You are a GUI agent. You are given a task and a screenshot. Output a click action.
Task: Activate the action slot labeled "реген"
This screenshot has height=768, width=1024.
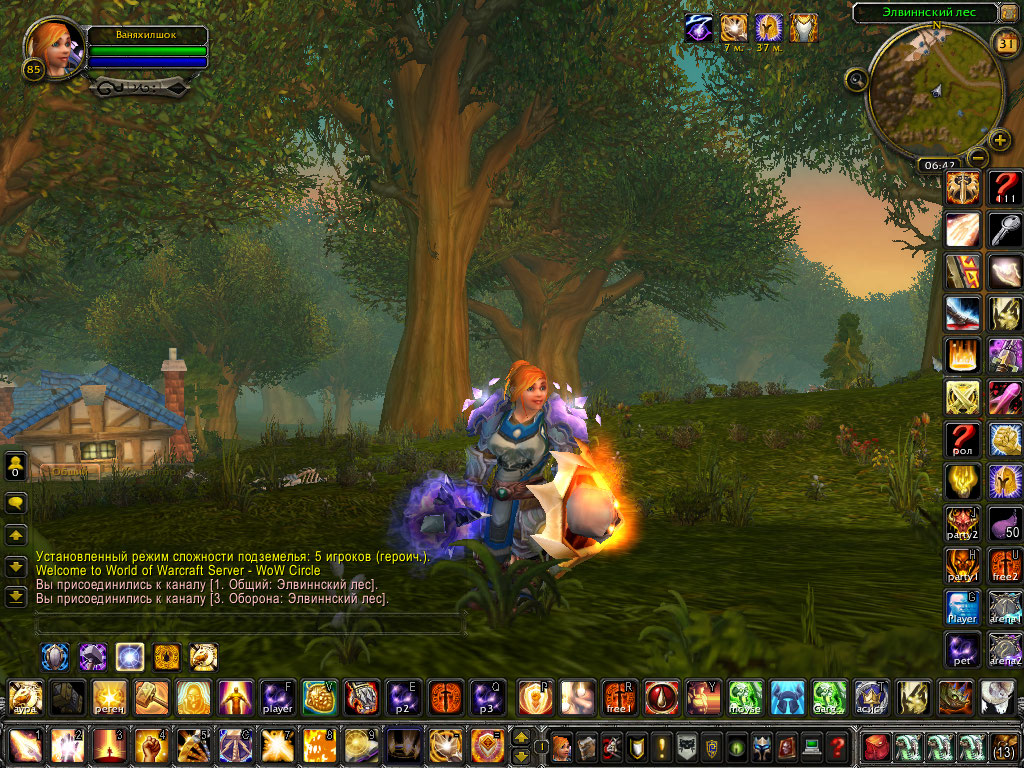109,697
